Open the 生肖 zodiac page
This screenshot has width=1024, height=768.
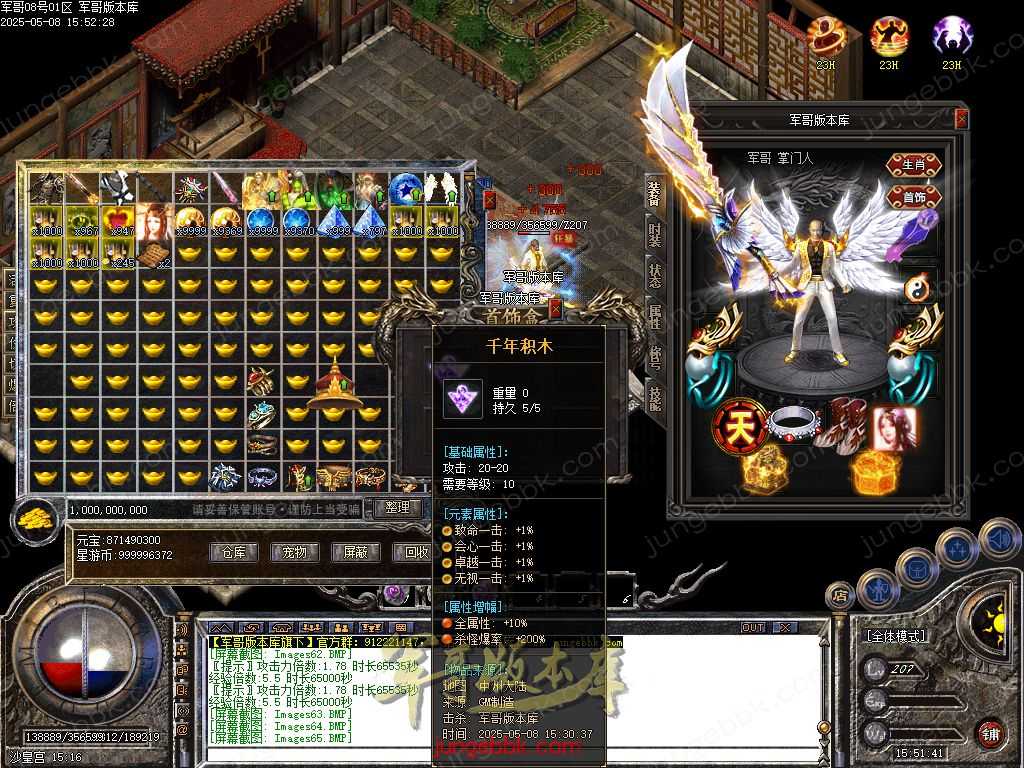[x=914, y=165]
